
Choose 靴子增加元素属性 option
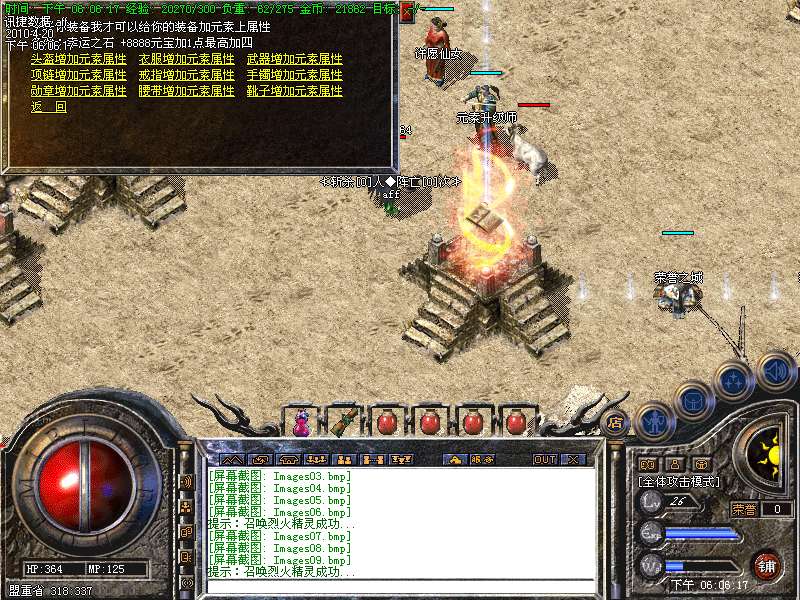click(x=294, y=91)
